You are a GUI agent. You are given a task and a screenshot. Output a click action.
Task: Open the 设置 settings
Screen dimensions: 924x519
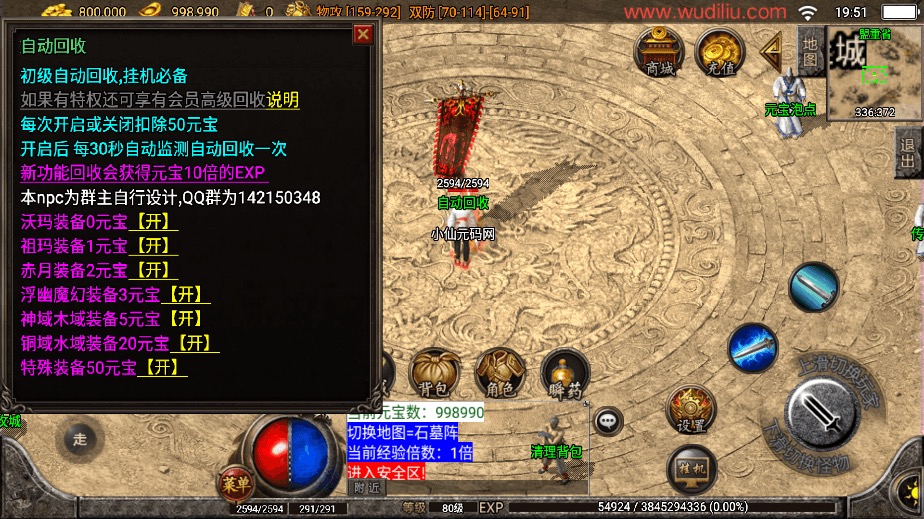tap(691, 410)
